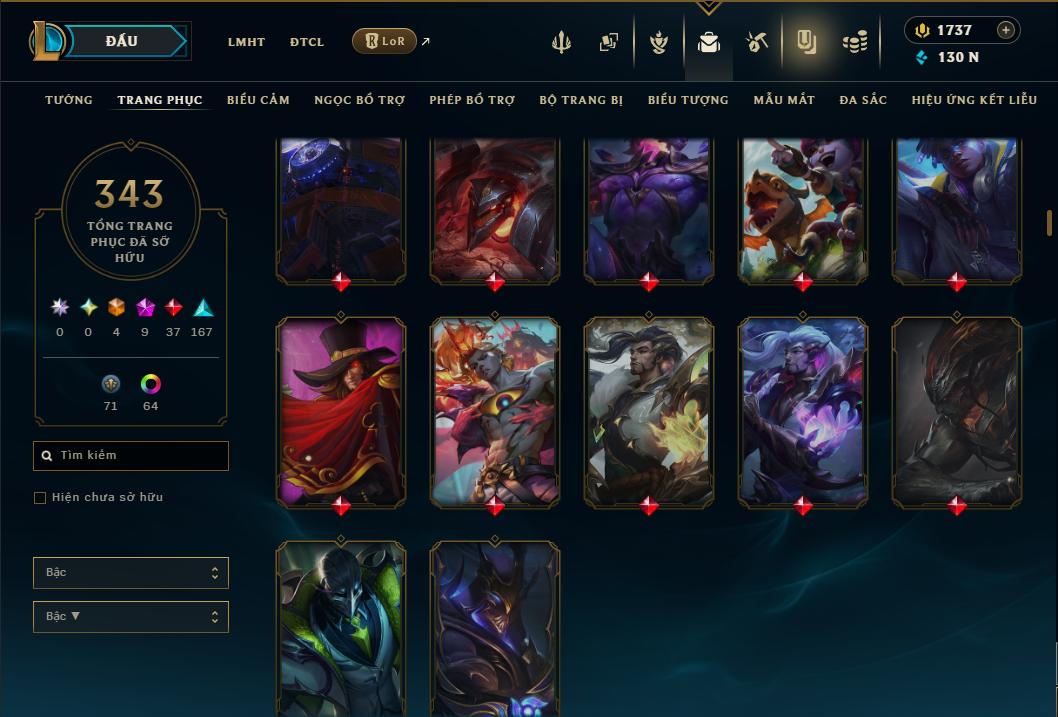Launch the LoR external link

click(385, 41)
